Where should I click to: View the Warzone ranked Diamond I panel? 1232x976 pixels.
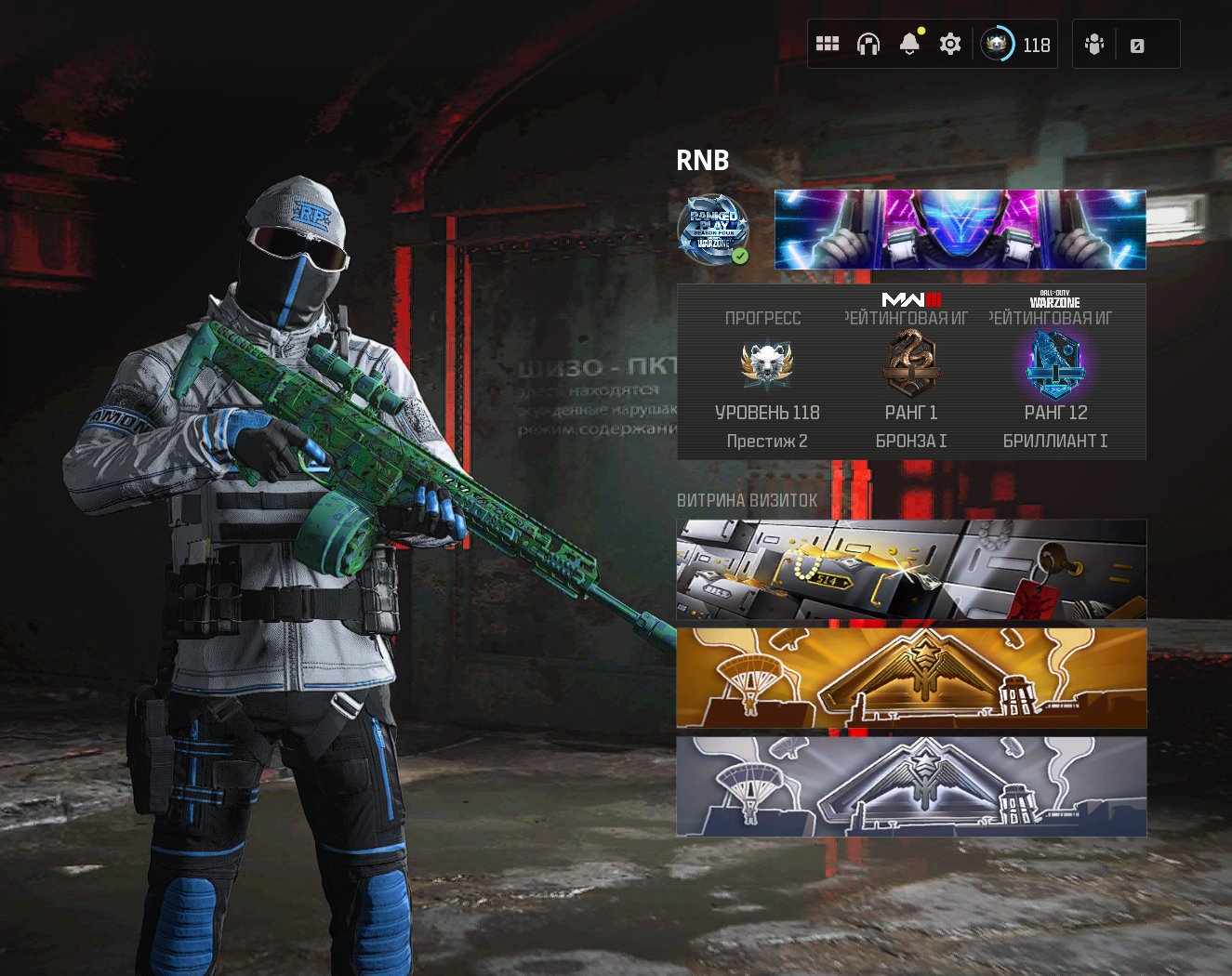[x=1055, y=381]
